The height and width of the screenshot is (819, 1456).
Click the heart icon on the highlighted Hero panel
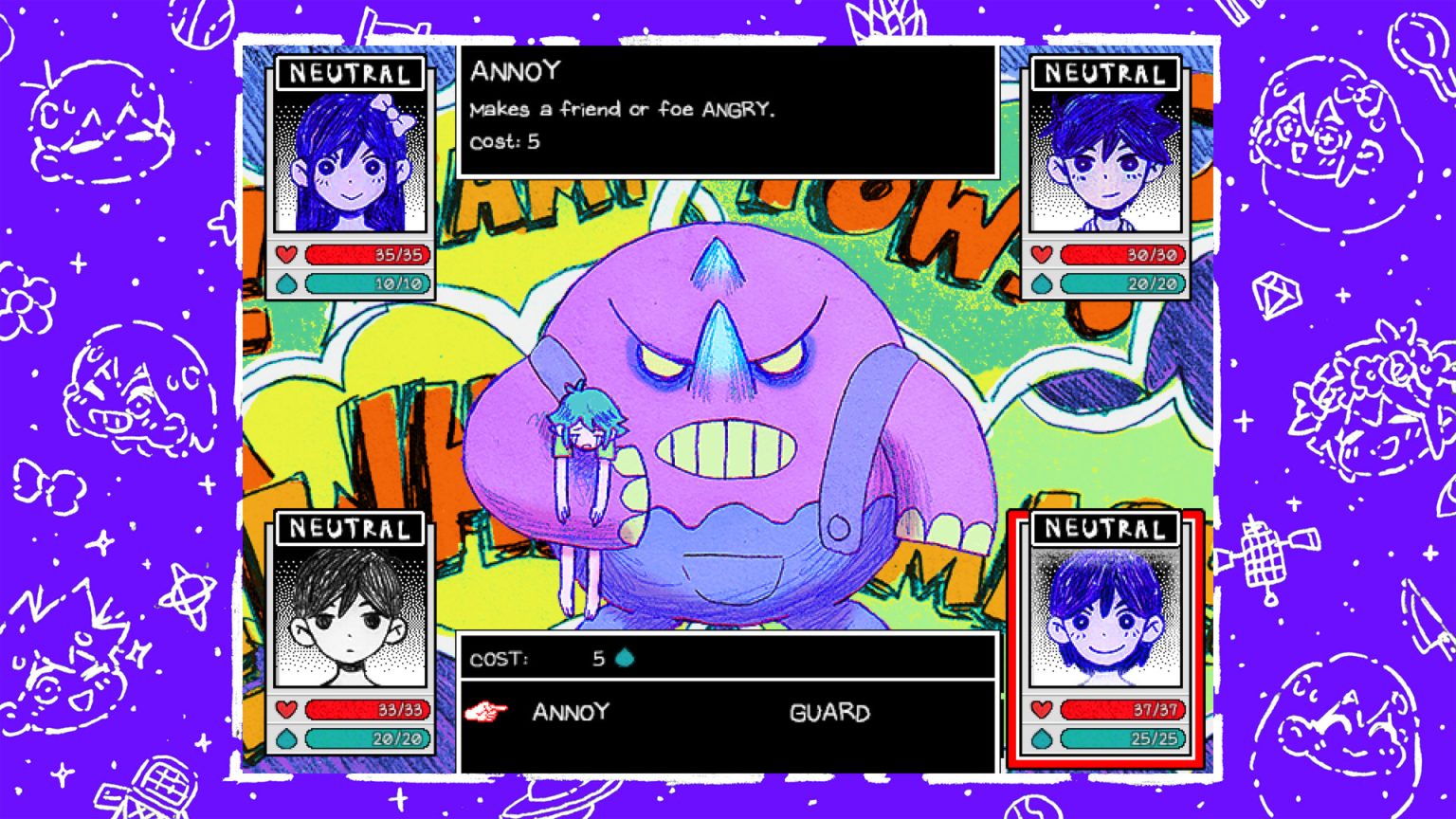1043,707
